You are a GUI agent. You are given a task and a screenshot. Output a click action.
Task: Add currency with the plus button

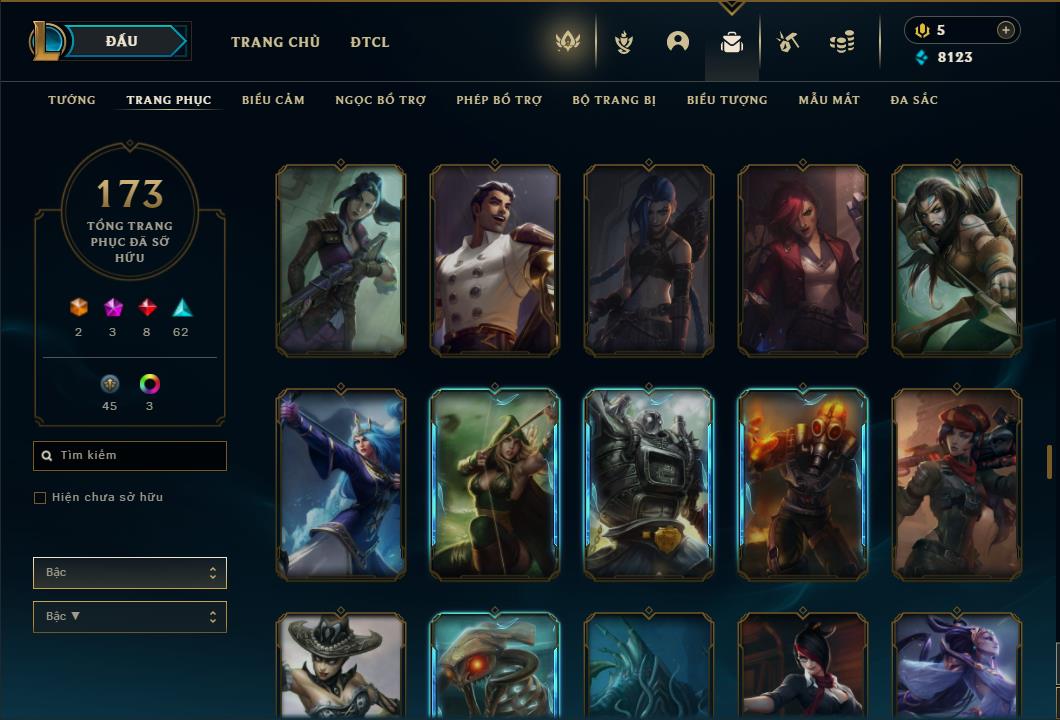pyautogui.click(x=1006, y=30)
